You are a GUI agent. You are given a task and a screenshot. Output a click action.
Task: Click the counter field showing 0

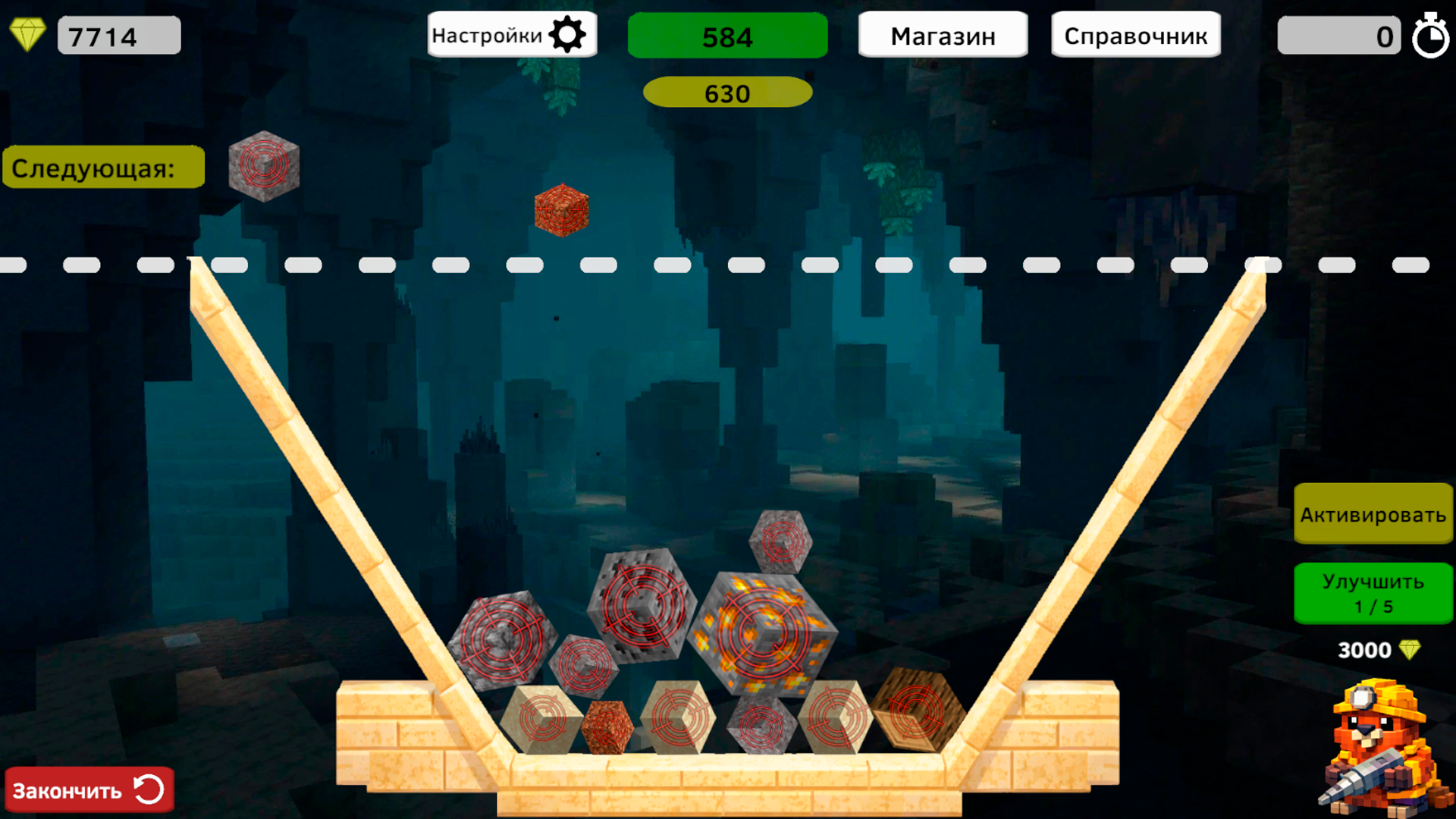pyautogui.click(x=1338, y=35)
